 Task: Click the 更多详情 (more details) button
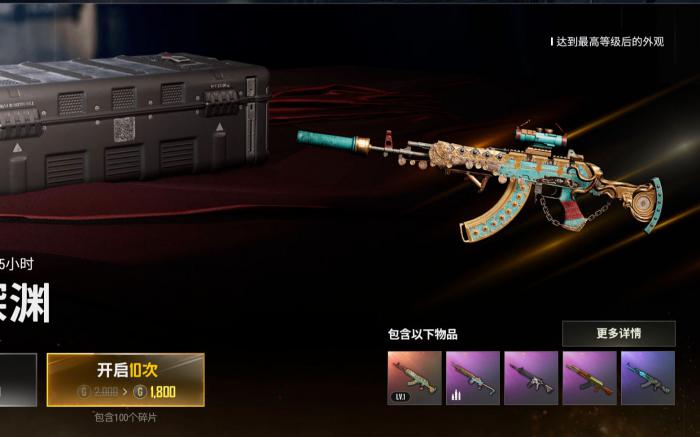[x=618, y=333]
